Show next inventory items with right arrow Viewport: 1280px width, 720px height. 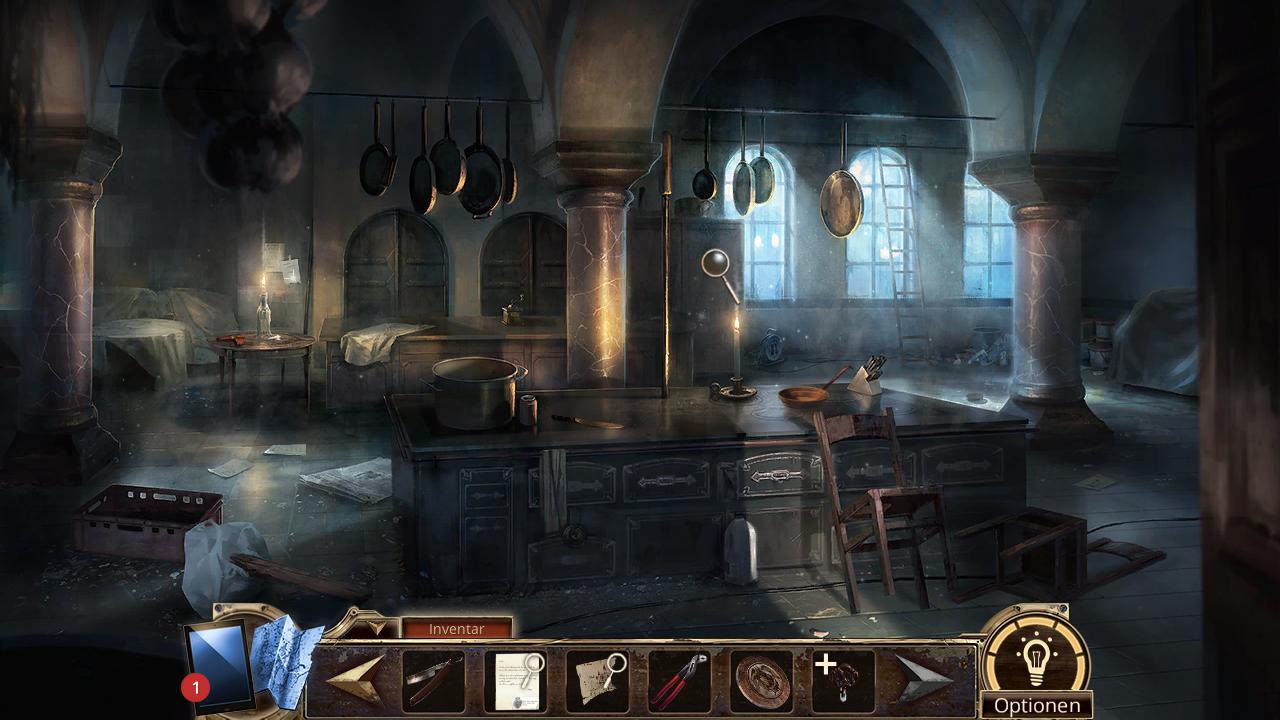point(922,680)
